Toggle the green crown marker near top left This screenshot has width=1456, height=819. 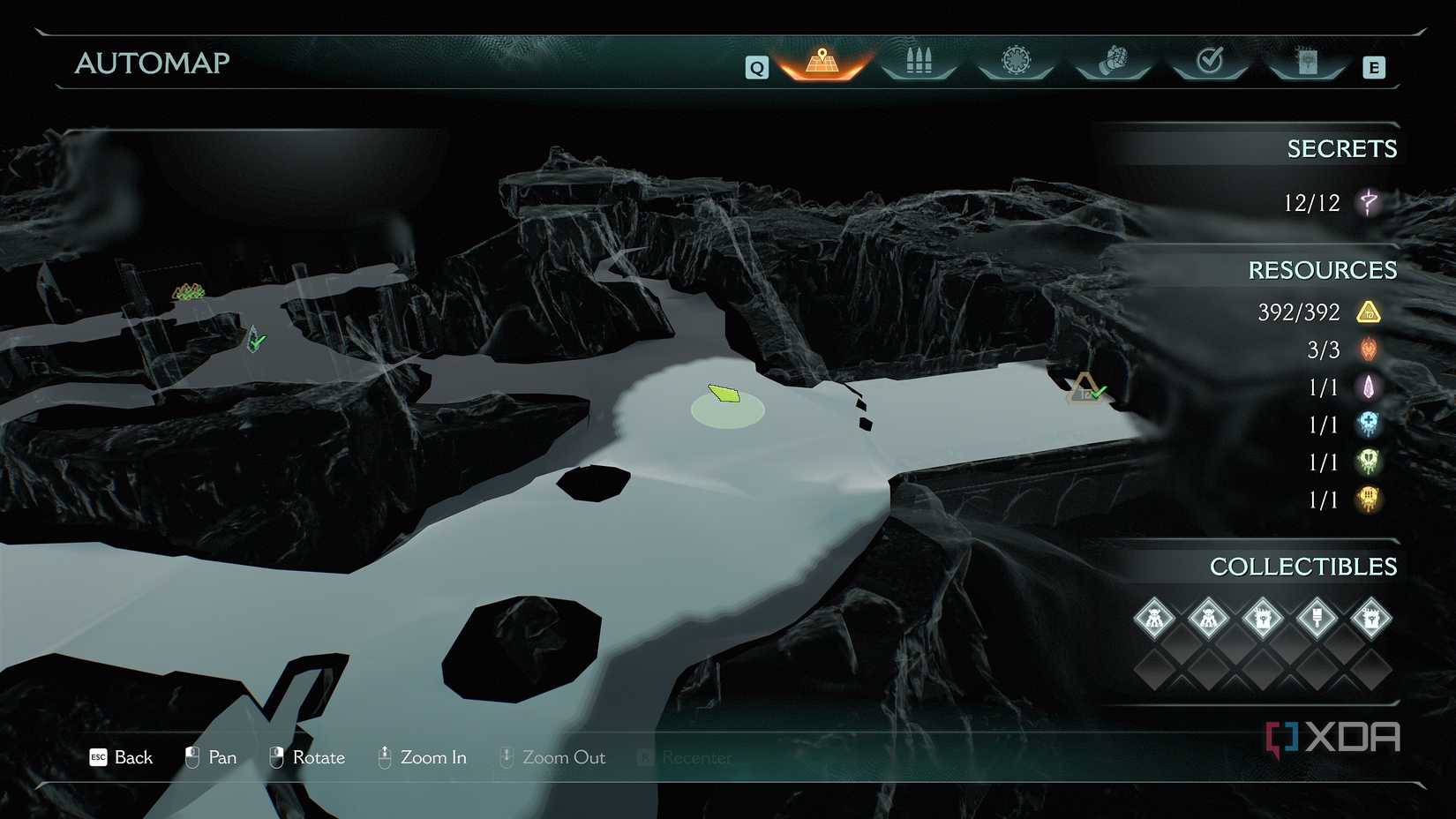point(185,289)
